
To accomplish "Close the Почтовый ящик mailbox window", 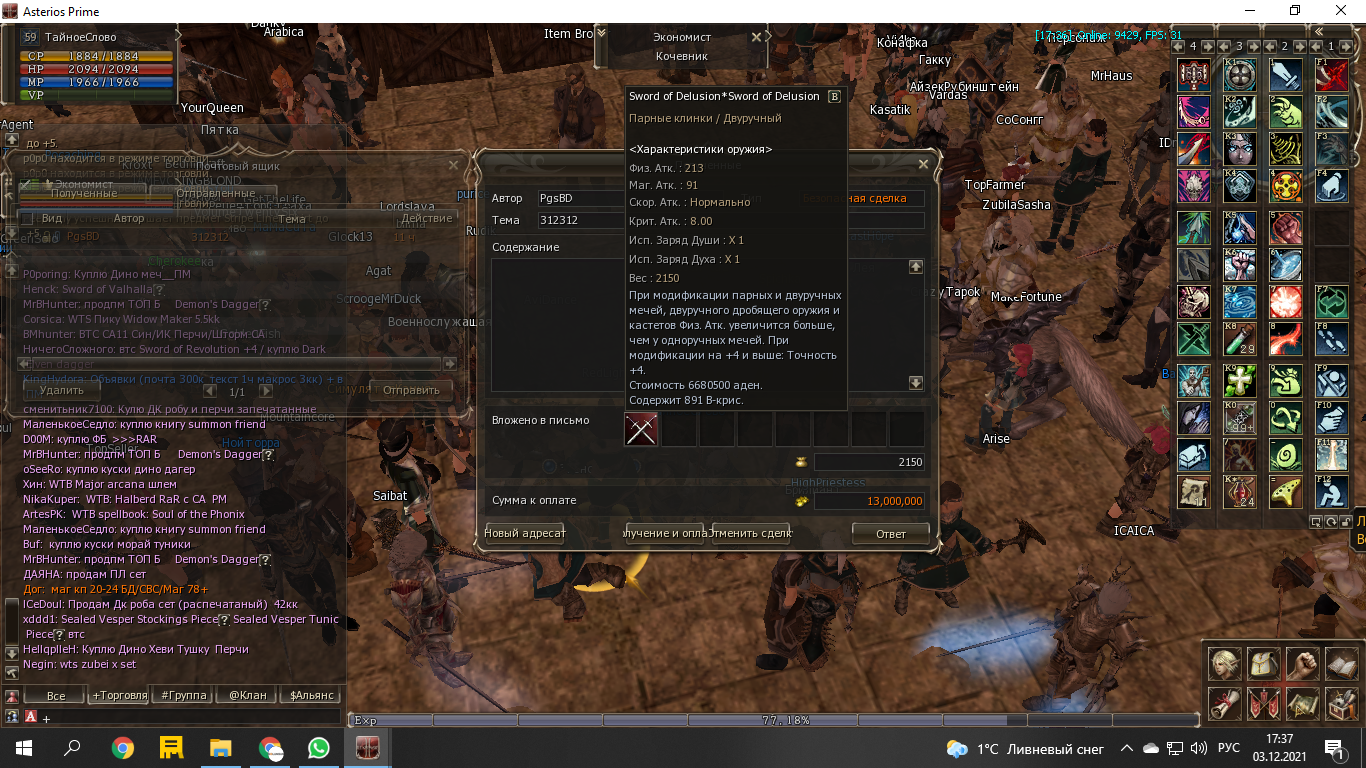I will tap(453, 165).
